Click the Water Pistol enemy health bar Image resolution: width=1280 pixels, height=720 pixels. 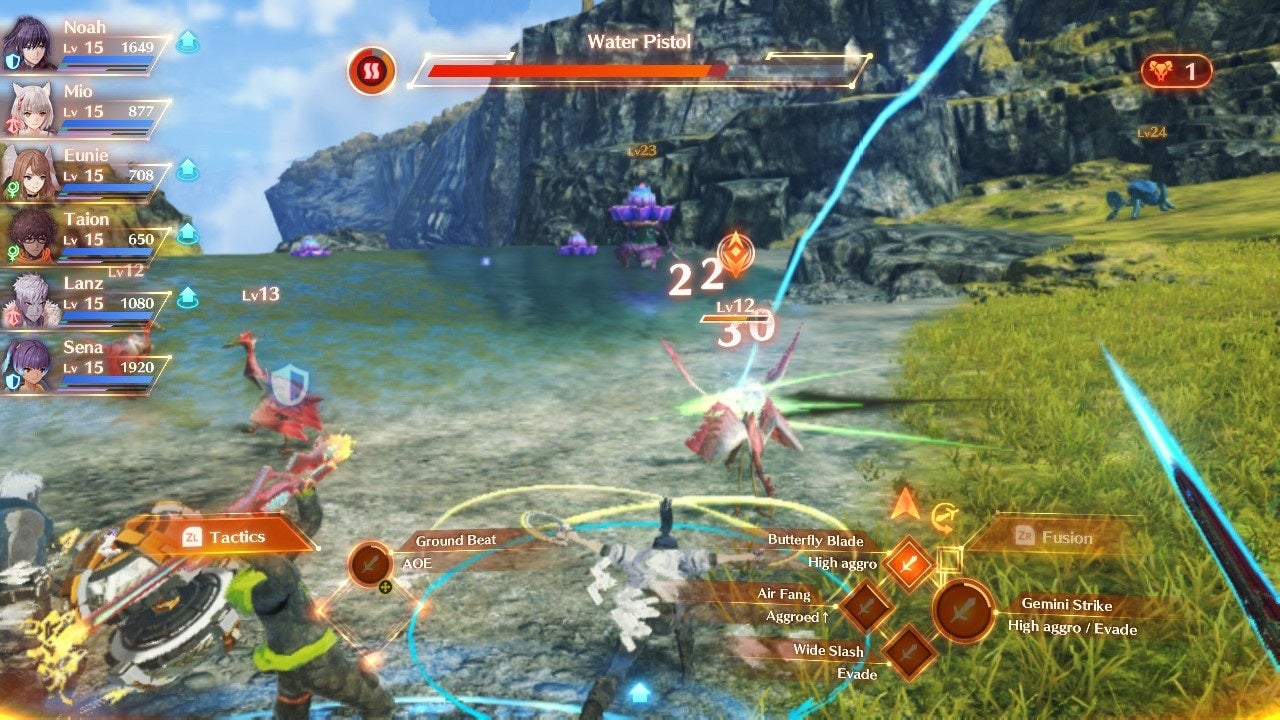coord(575,72)
